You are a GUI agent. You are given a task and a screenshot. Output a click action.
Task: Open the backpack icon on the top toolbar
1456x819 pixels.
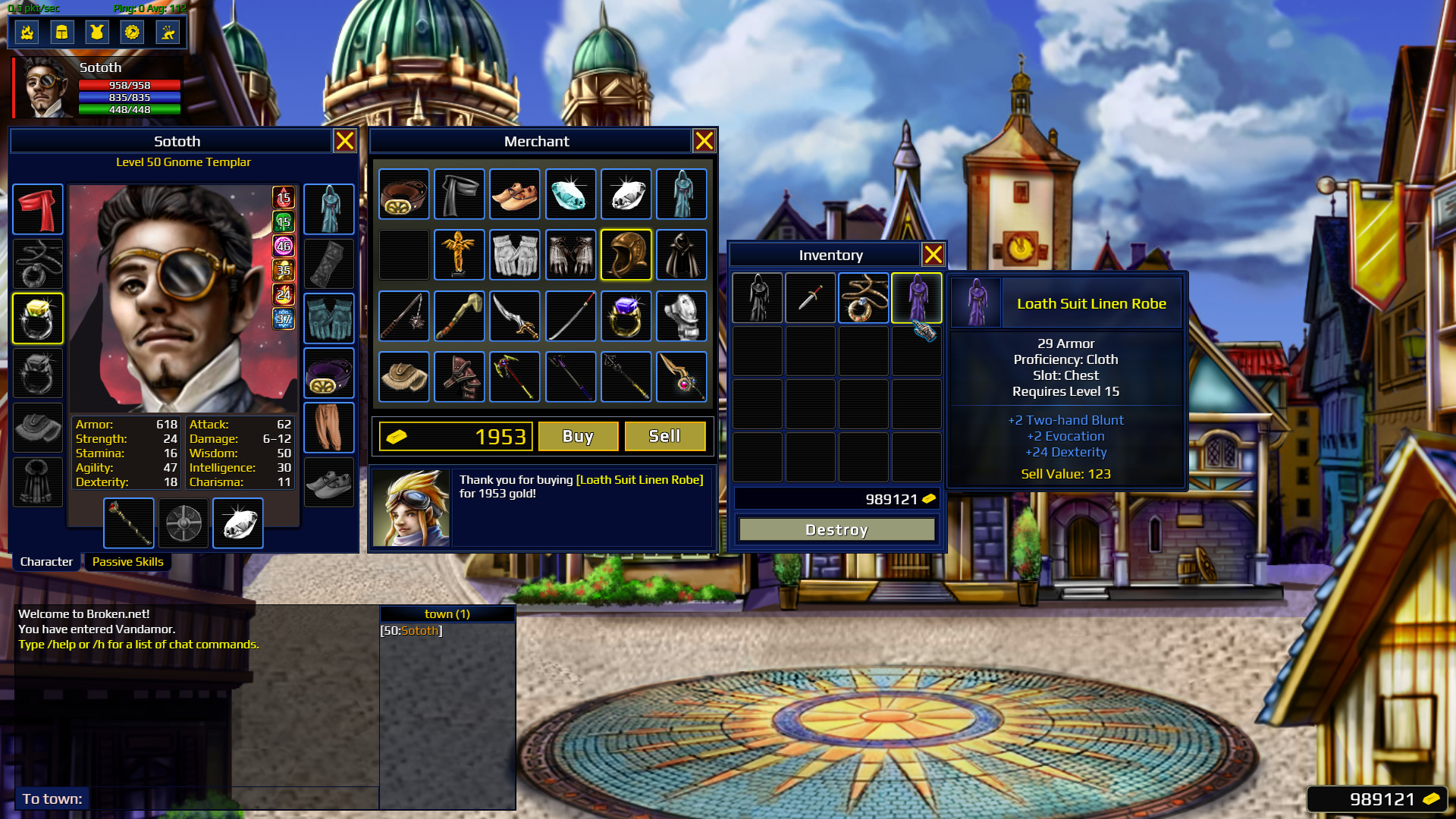coord(62,32)
